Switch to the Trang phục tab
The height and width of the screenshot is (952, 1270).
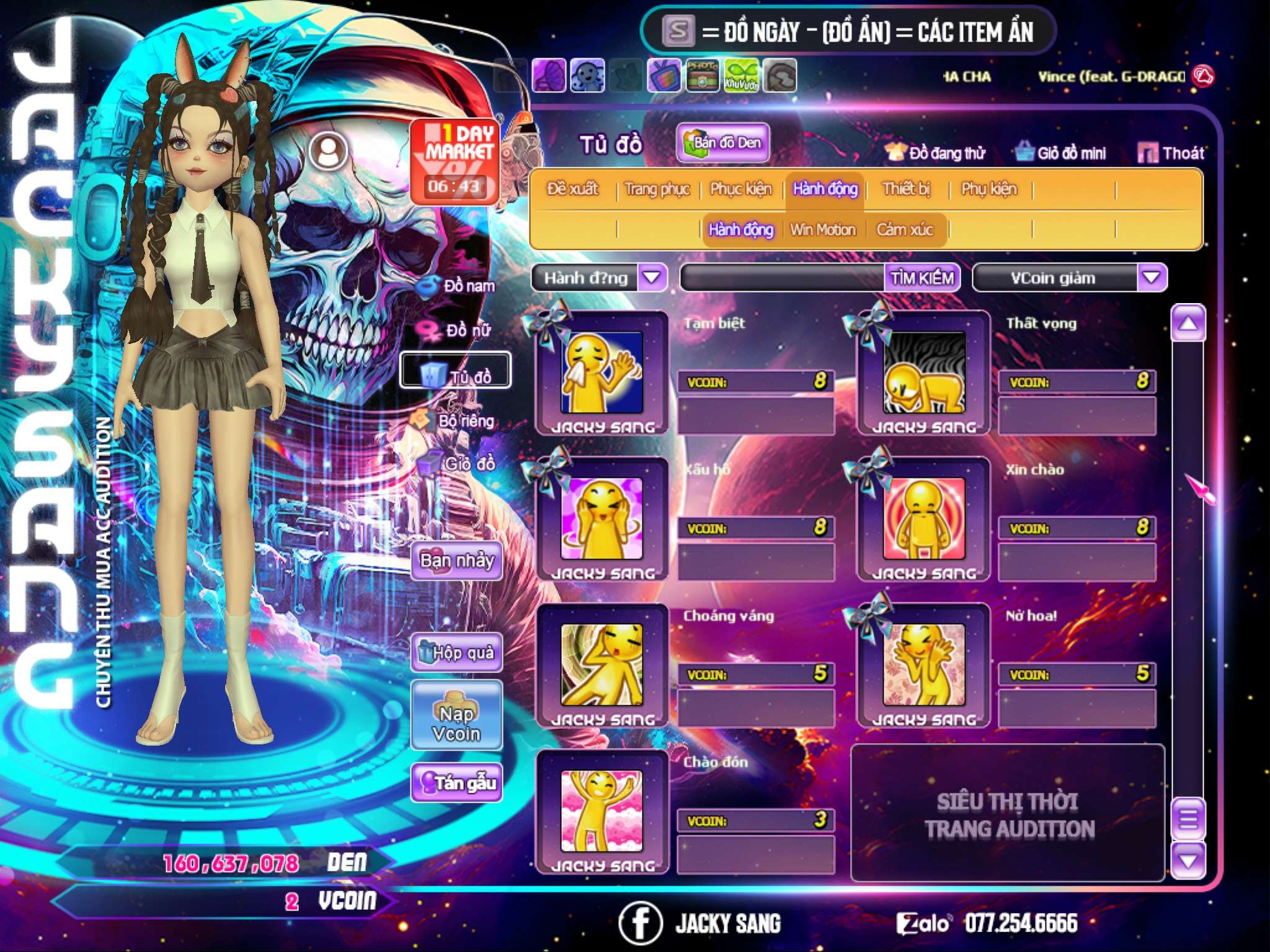[657, 189]
